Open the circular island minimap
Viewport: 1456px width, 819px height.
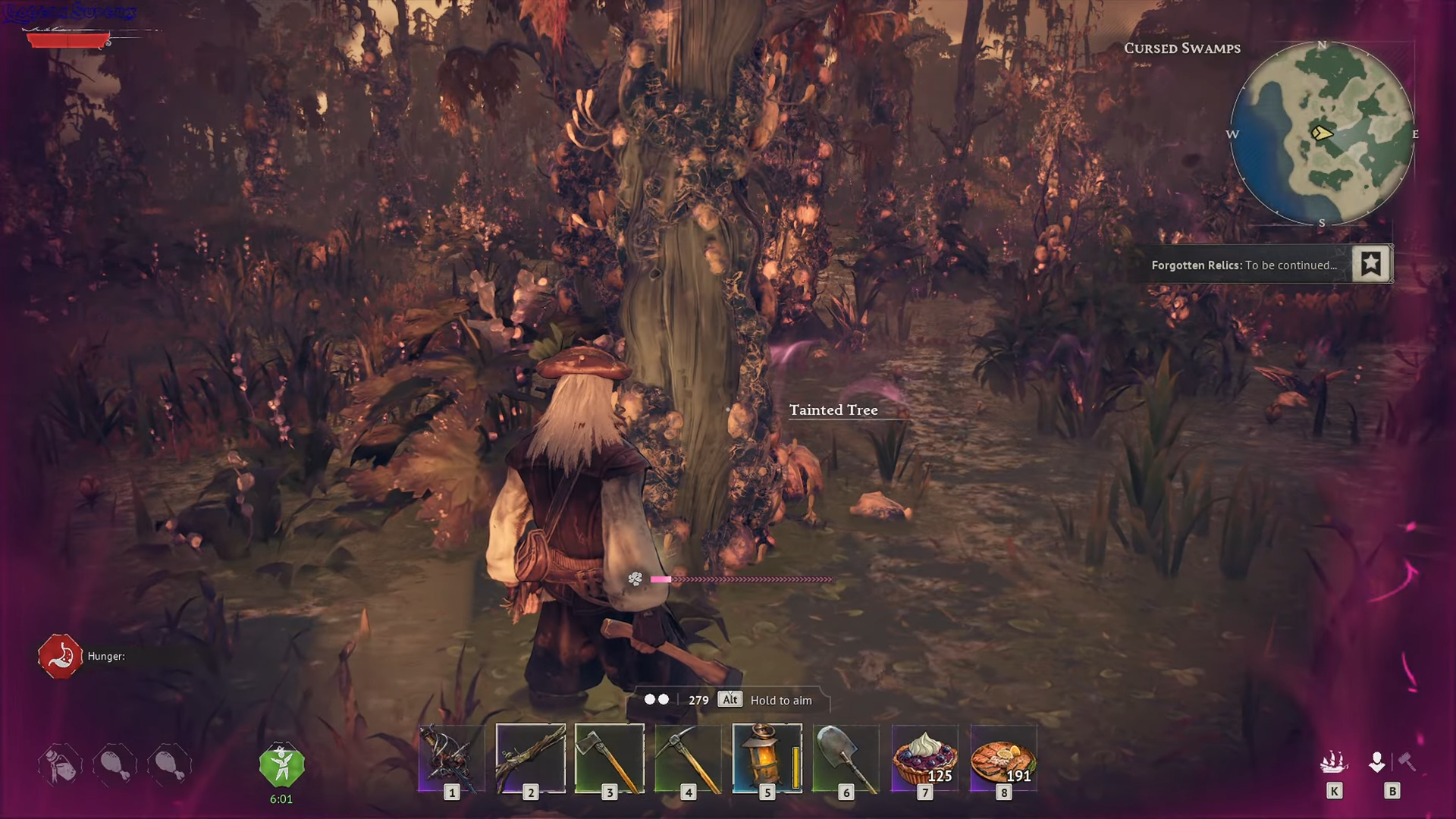(x=1322, y=134)
